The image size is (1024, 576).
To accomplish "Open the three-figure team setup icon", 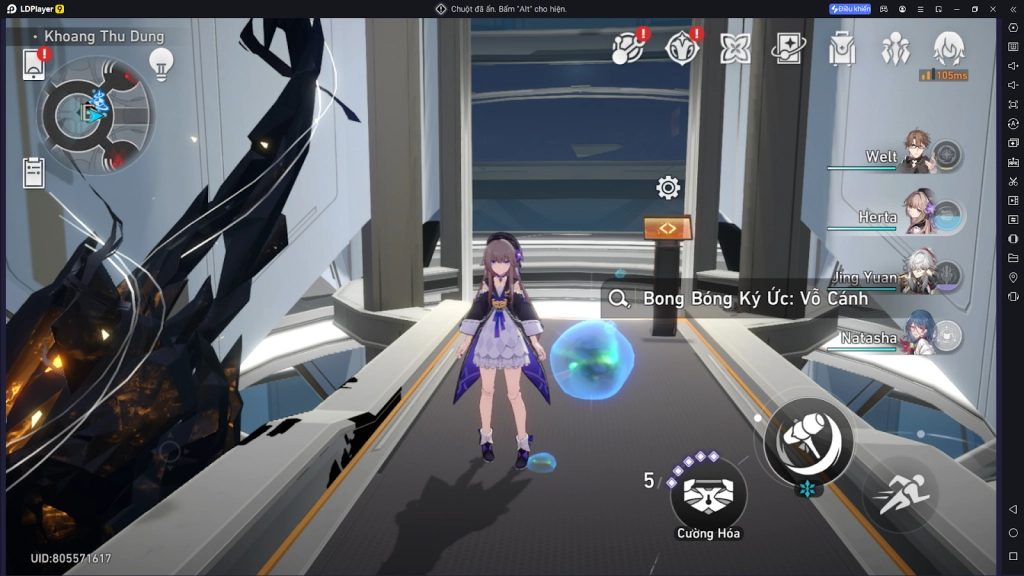I will coord(895,49).
